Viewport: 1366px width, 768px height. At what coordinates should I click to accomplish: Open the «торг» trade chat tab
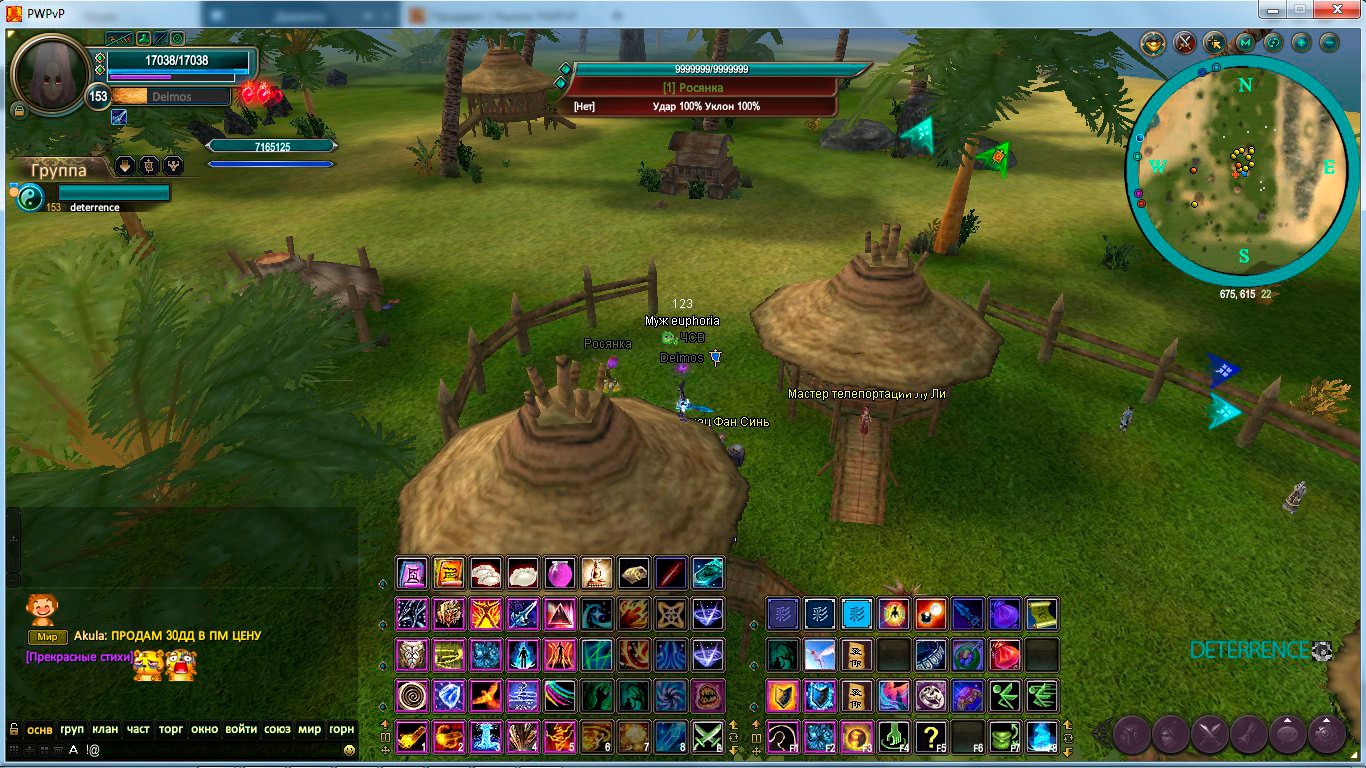pos(171,729)
